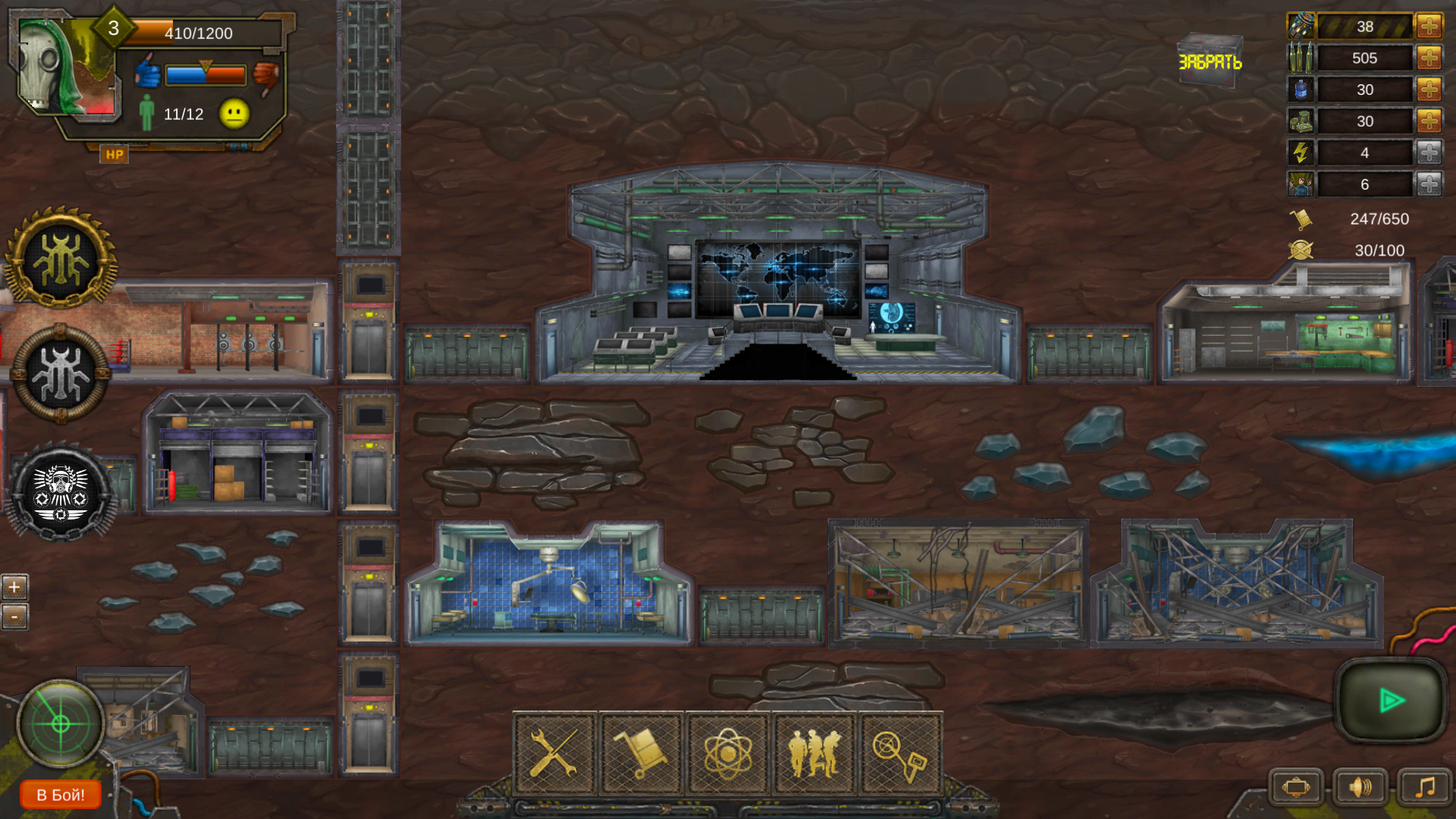This screenshot has width=1456, height=819.
Task: Zoom the map with the plus control
Action: click(x=14, y=586)
